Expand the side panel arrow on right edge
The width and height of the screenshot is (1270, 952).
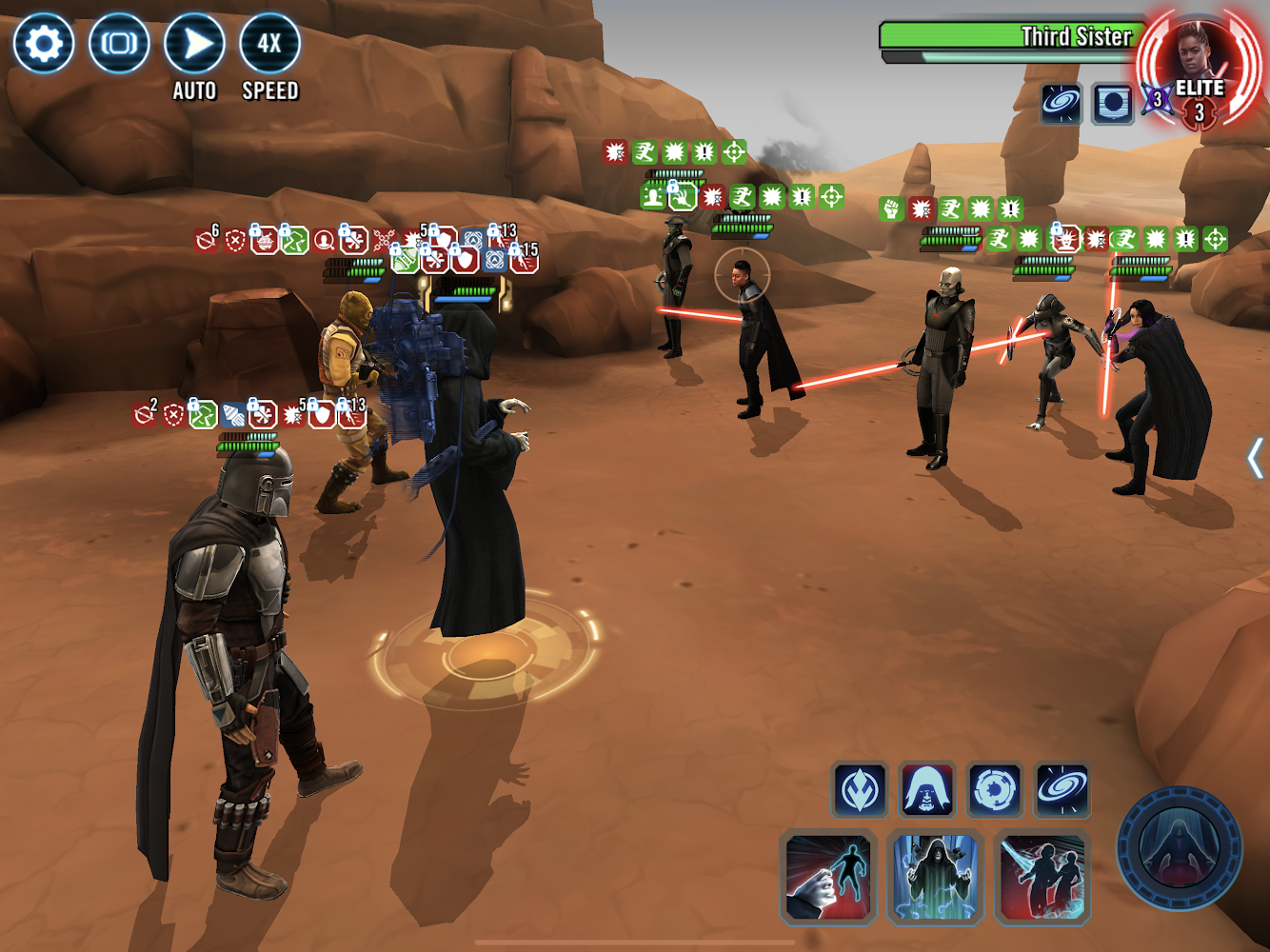click(x=1255, y=459)
